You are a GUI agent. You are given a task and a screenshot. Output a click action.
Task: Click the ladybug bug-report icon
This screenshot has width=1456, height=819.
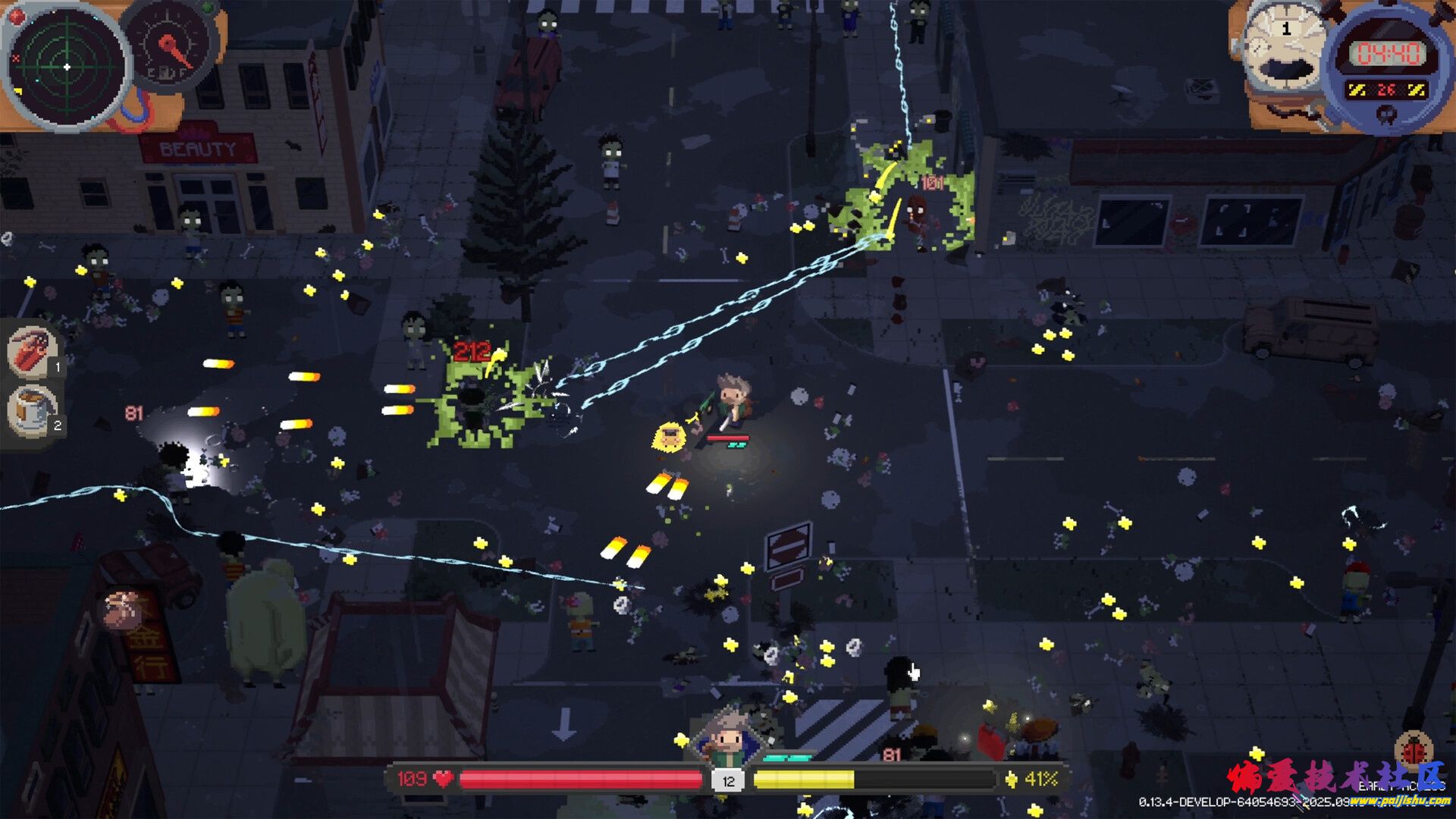1413,751
